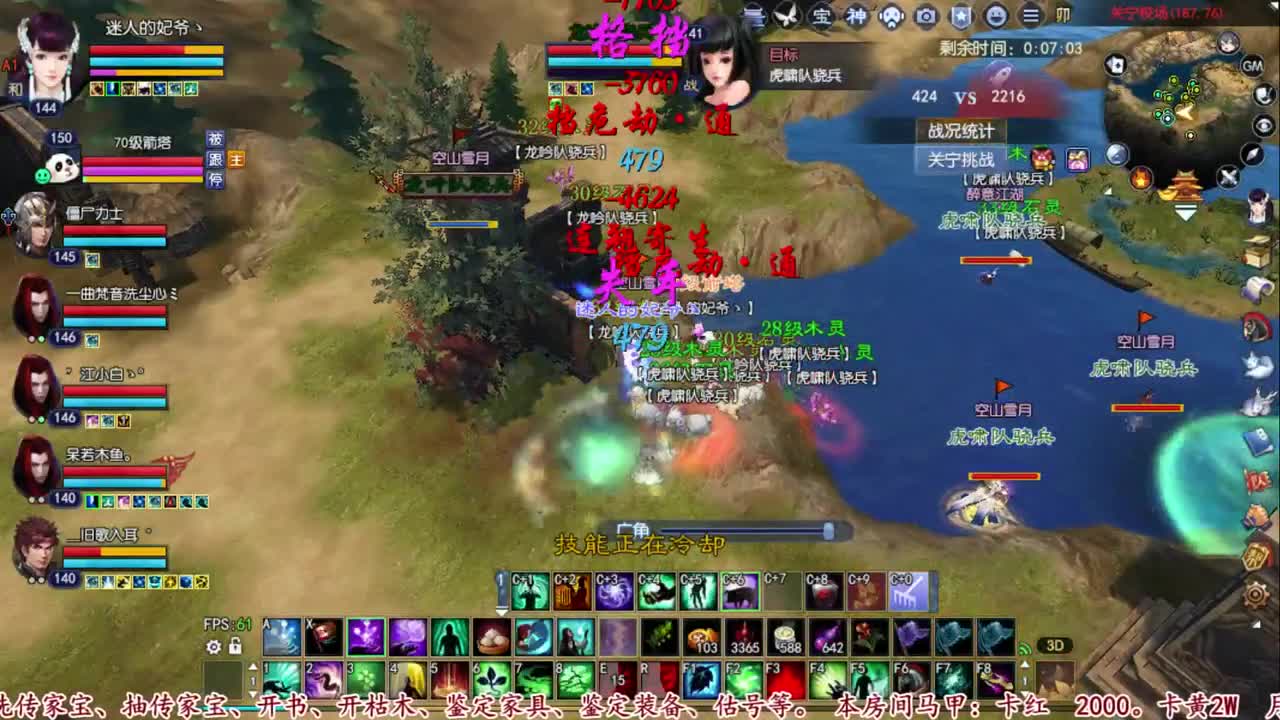Click the eye icon on the right sidebar
The width and height of the screenshot is (1280, 720).
[1261, 126]
